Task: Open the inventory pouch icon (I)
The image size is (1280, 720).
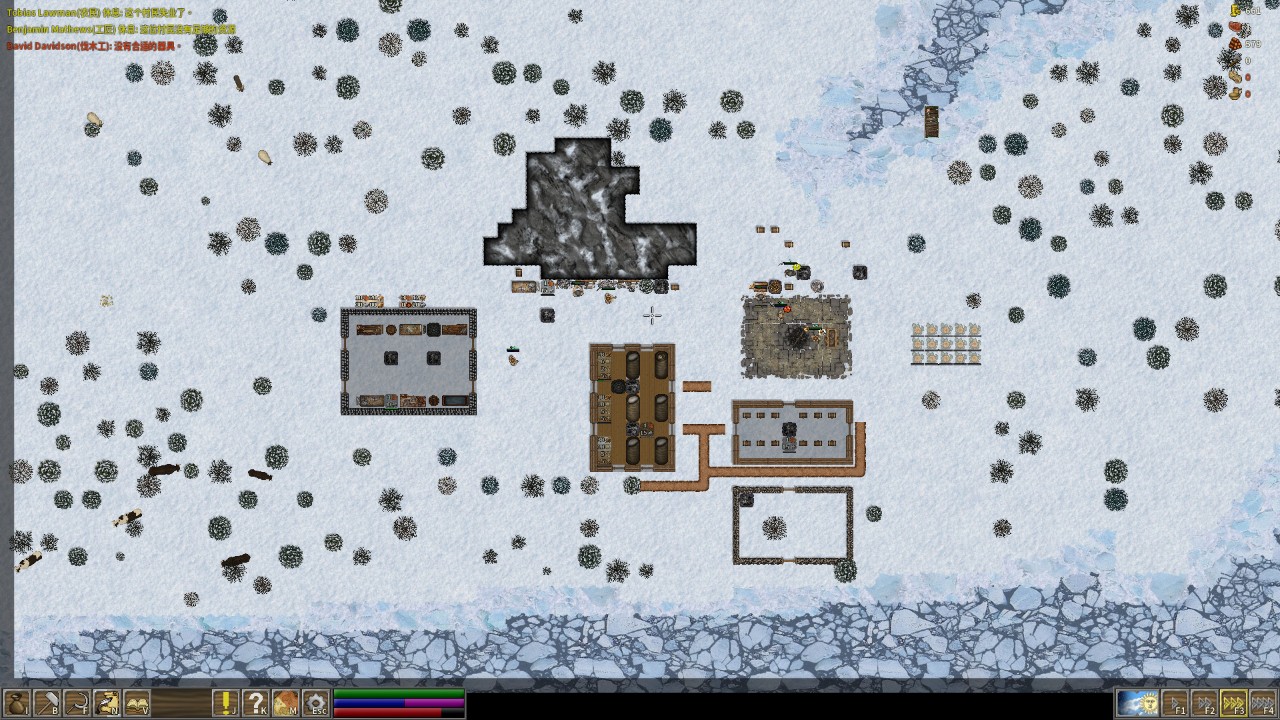Action: pyautogui.click(x=16, y=704)
